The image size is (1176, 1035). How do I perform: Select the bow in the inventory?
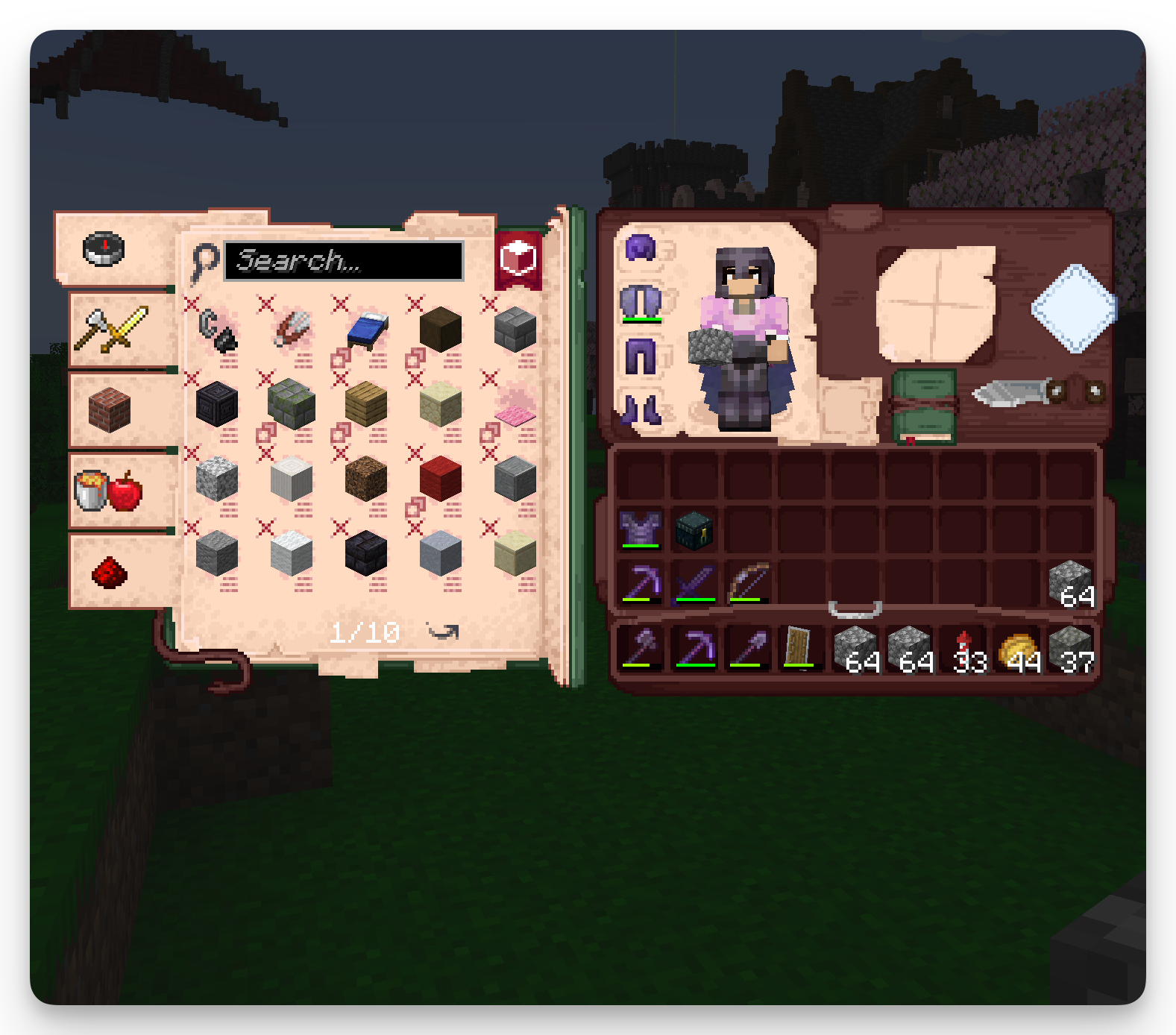[748, 582]
